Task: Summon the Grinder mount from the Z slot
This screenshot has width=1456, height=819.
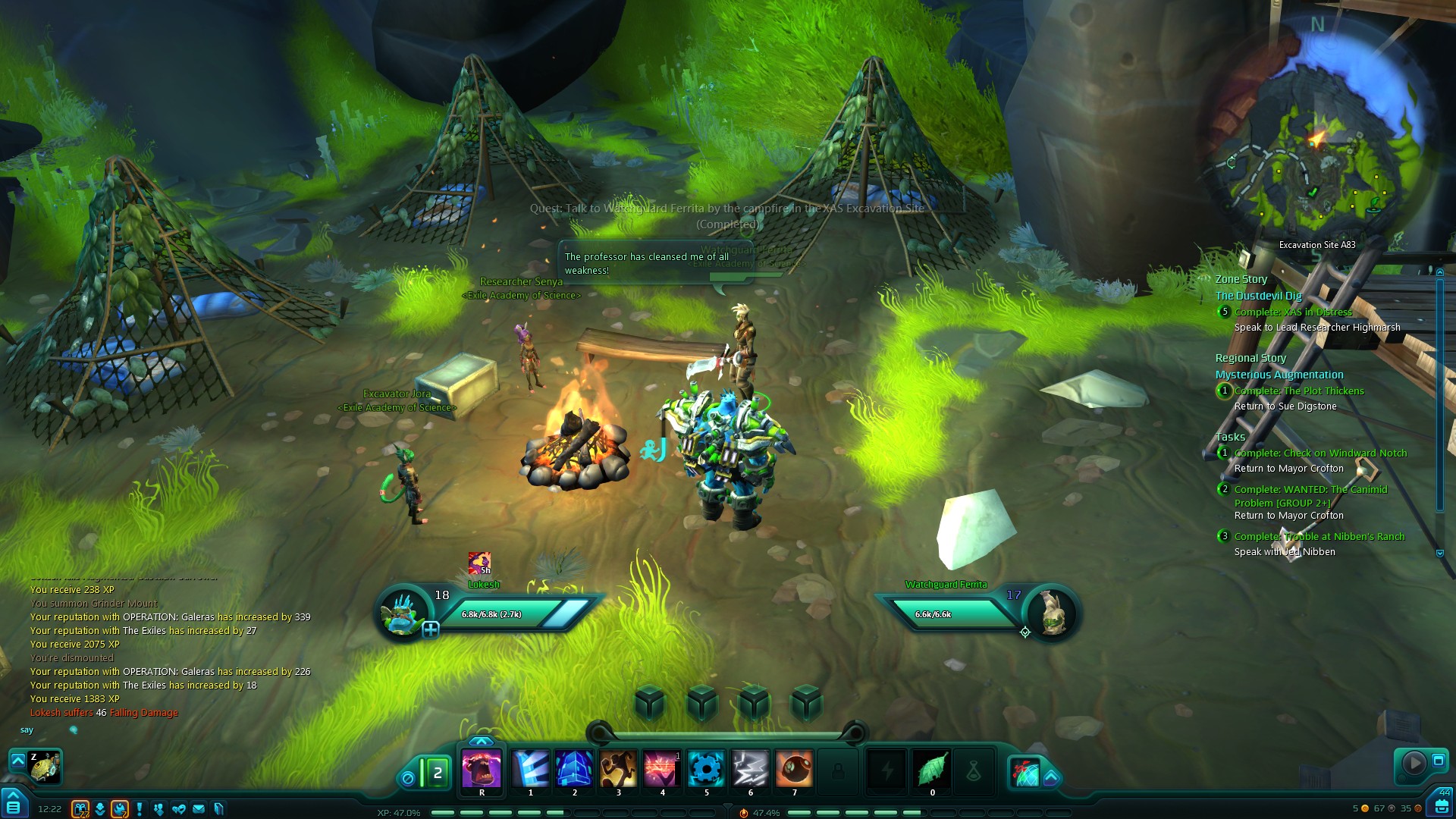Action: pyautogui.click(x=44, y=767)
